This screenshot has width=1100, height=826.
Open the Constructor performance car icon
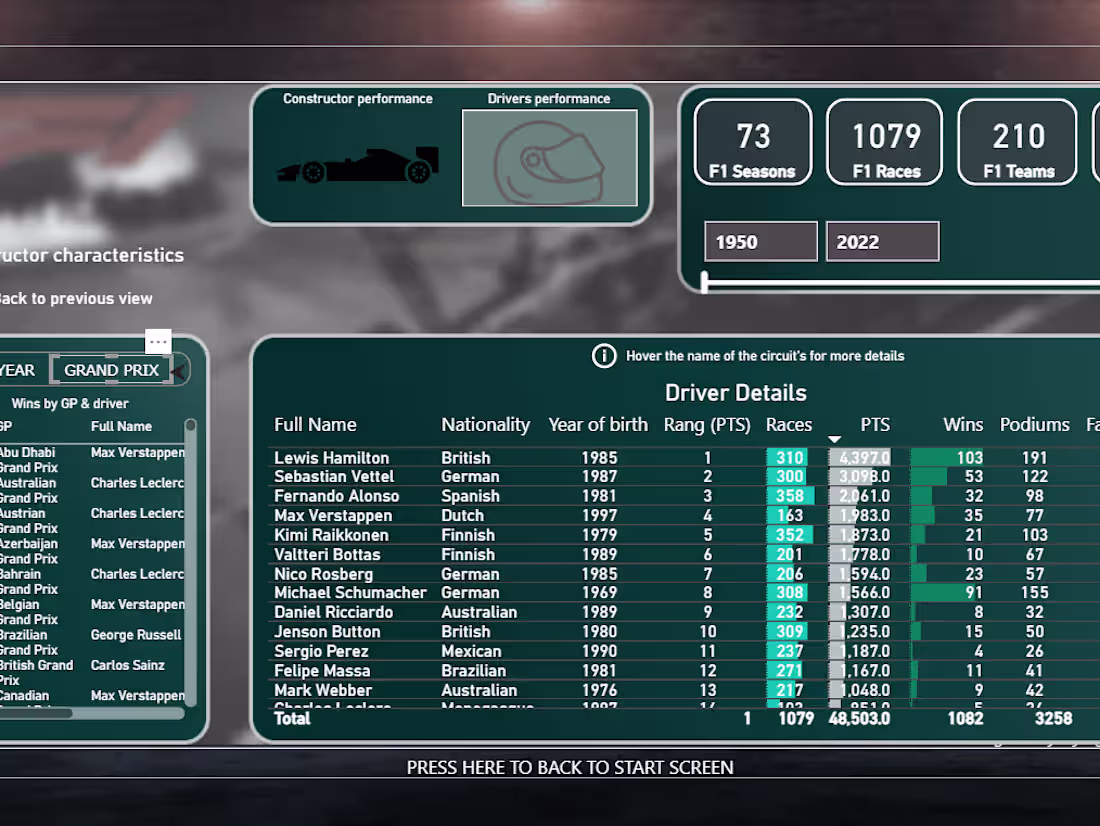click(x=357, y=165)
